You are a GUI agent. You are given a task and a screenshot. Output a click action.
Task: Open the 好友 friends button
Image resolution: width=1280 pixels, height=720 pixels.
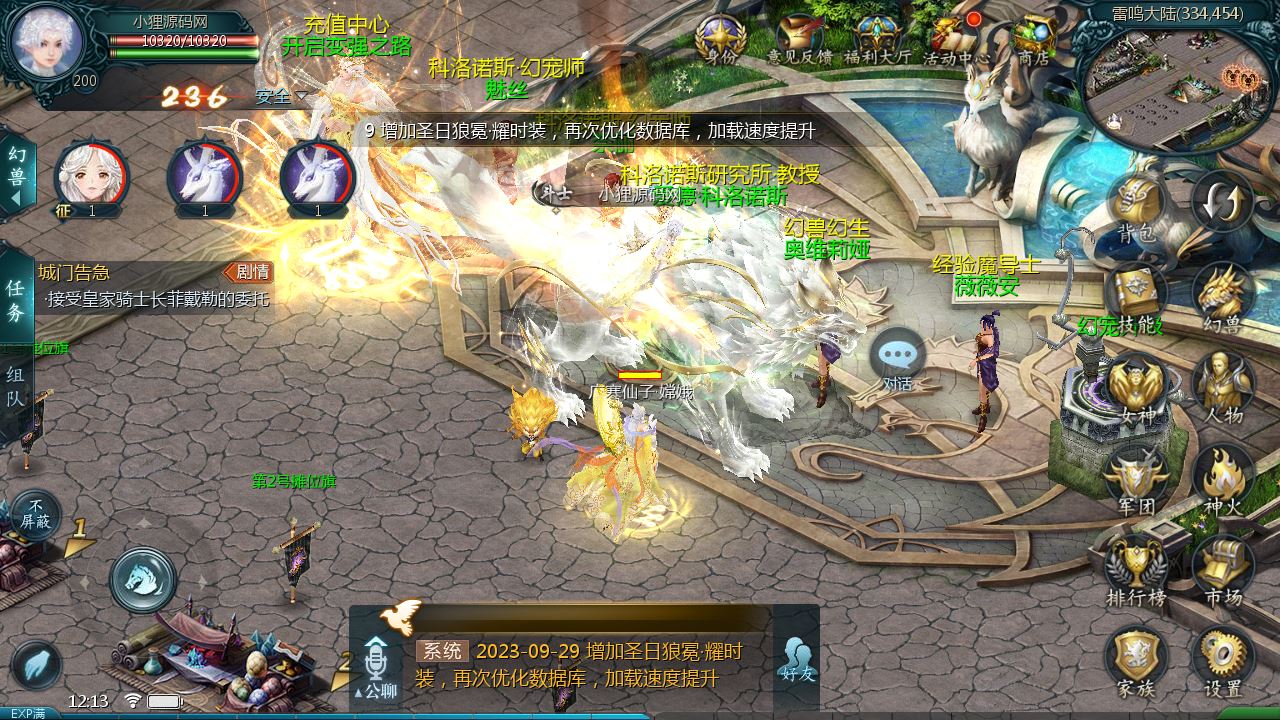point(797,660)
